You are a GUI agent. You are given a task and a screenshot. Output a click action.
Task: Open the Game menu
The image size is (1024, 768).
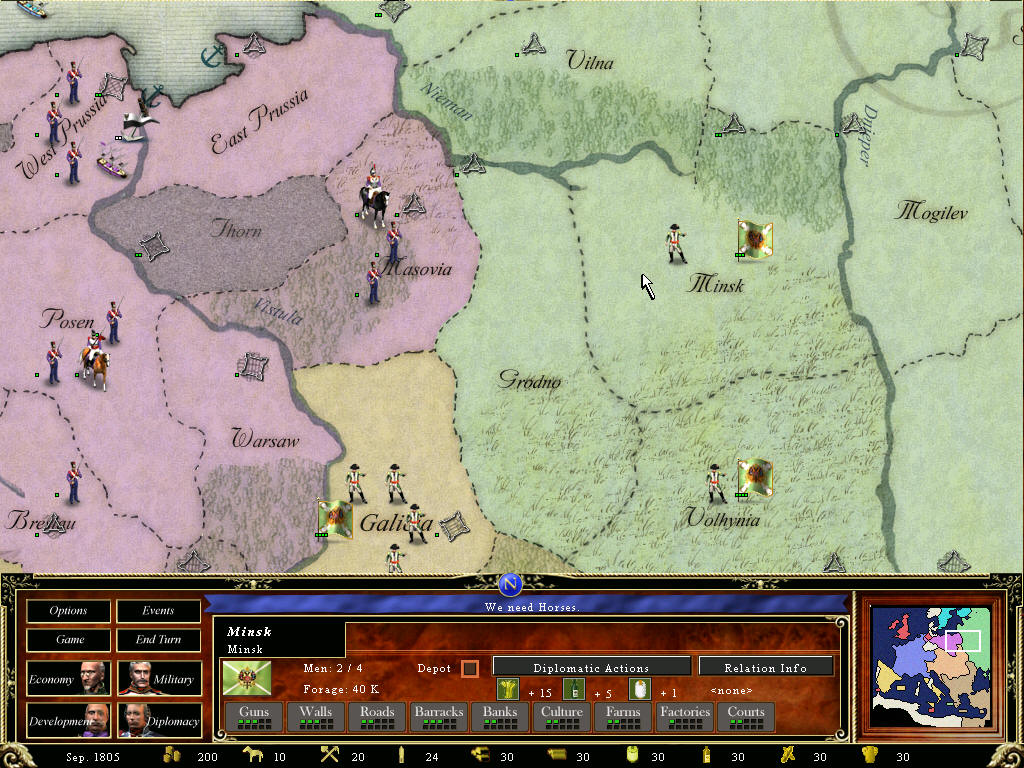(69, 639)
